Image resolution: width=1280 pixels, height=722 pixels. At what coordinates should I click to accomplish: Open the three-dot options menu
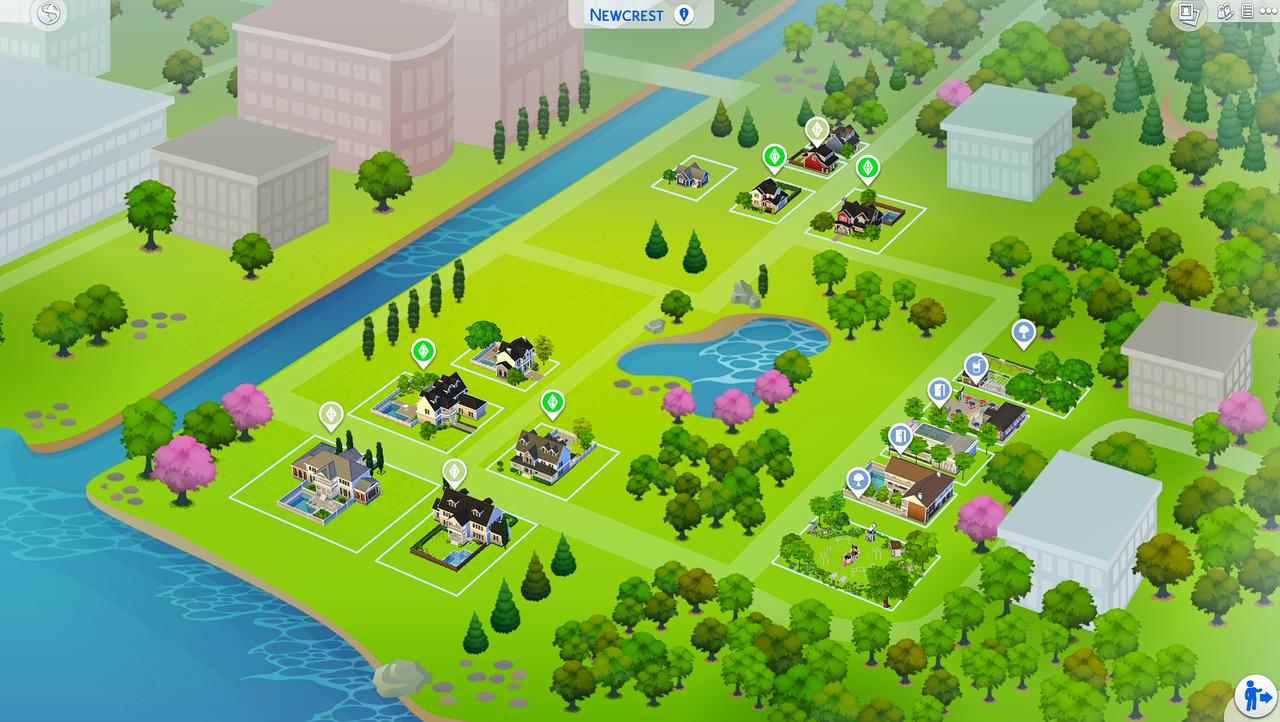[1266, 12]
